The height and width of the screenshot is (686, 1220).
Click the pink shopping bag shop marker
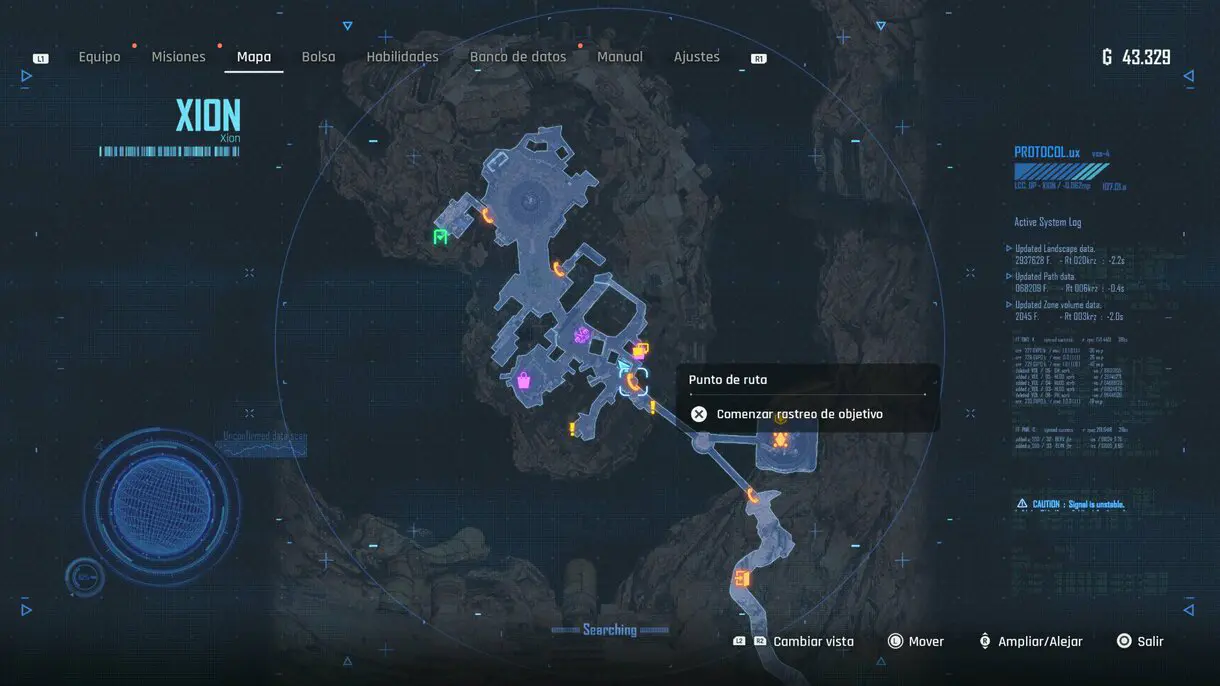[x=523, y=380]
